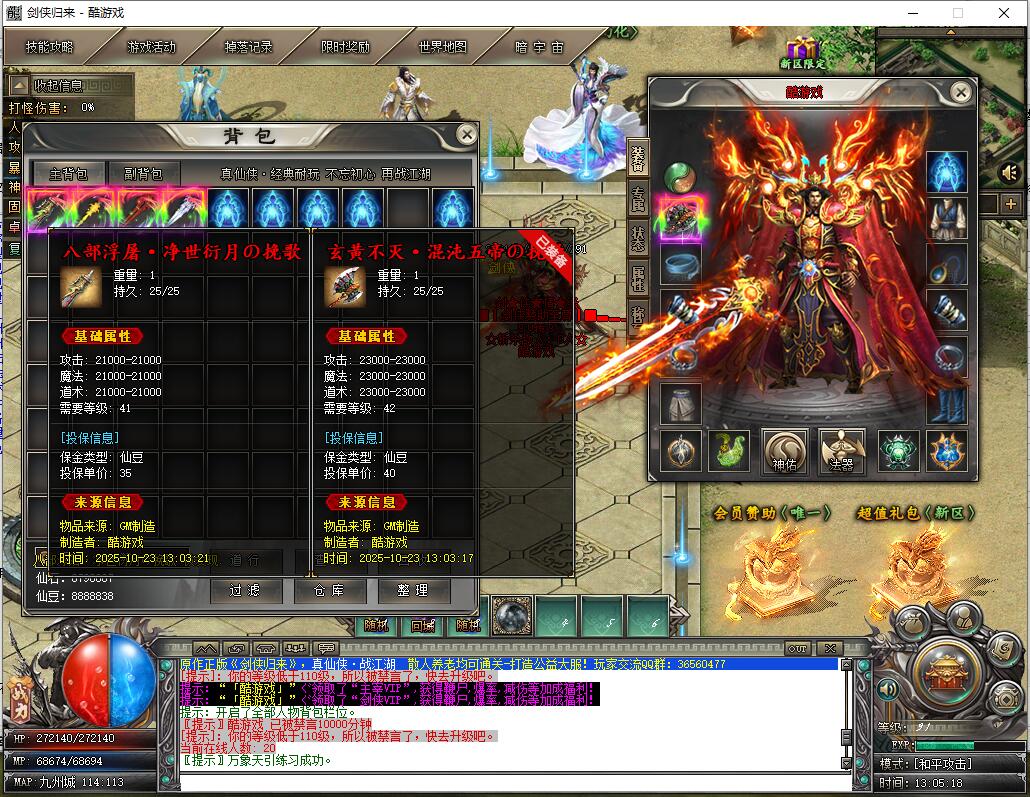
Task: Sort the bag with 整理 button
Action: pyautogui.click(x=413, y=591)
